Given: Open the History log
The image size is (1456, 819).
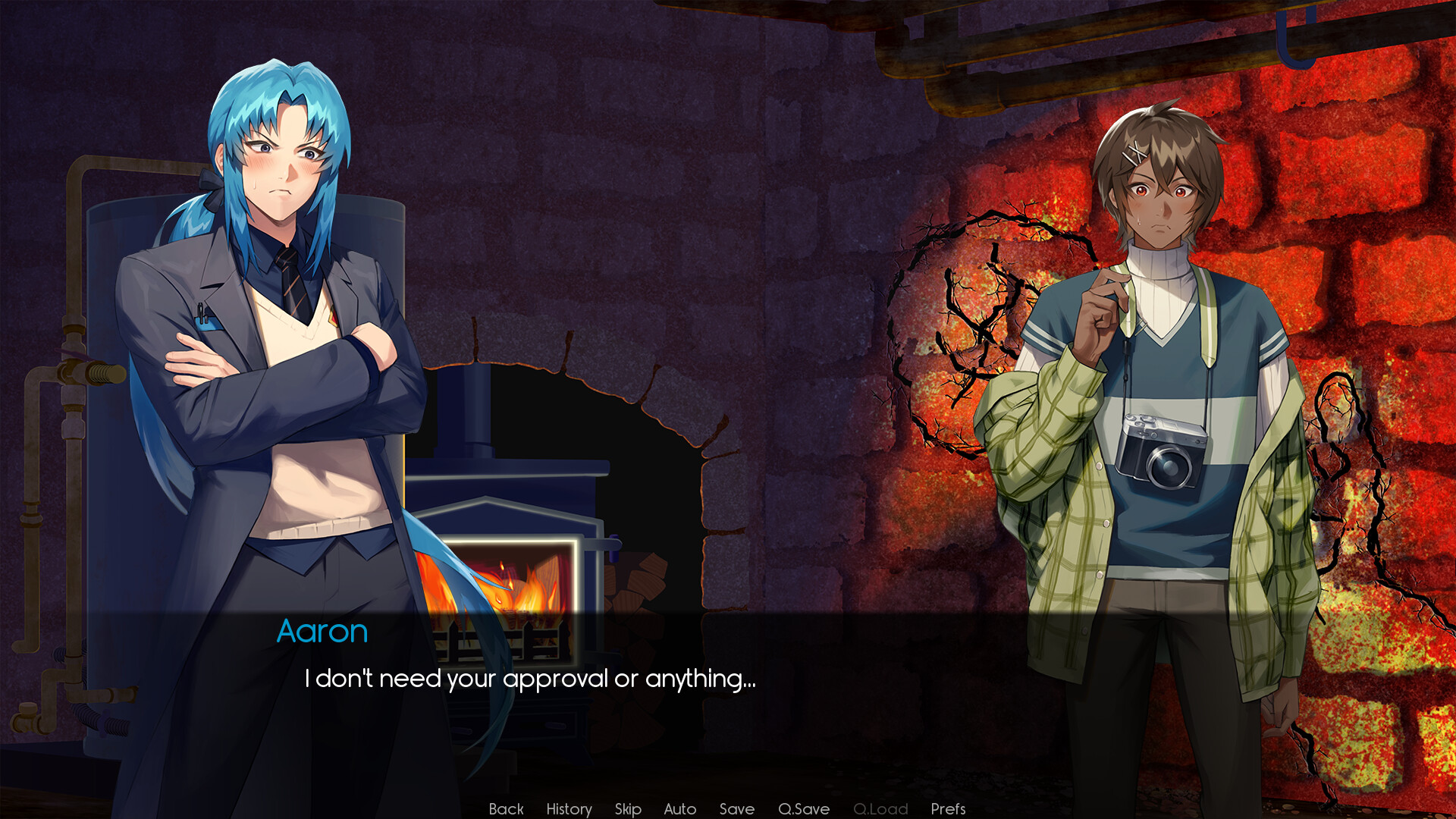Looking at the screenshot, I should (x=569, y=808).
